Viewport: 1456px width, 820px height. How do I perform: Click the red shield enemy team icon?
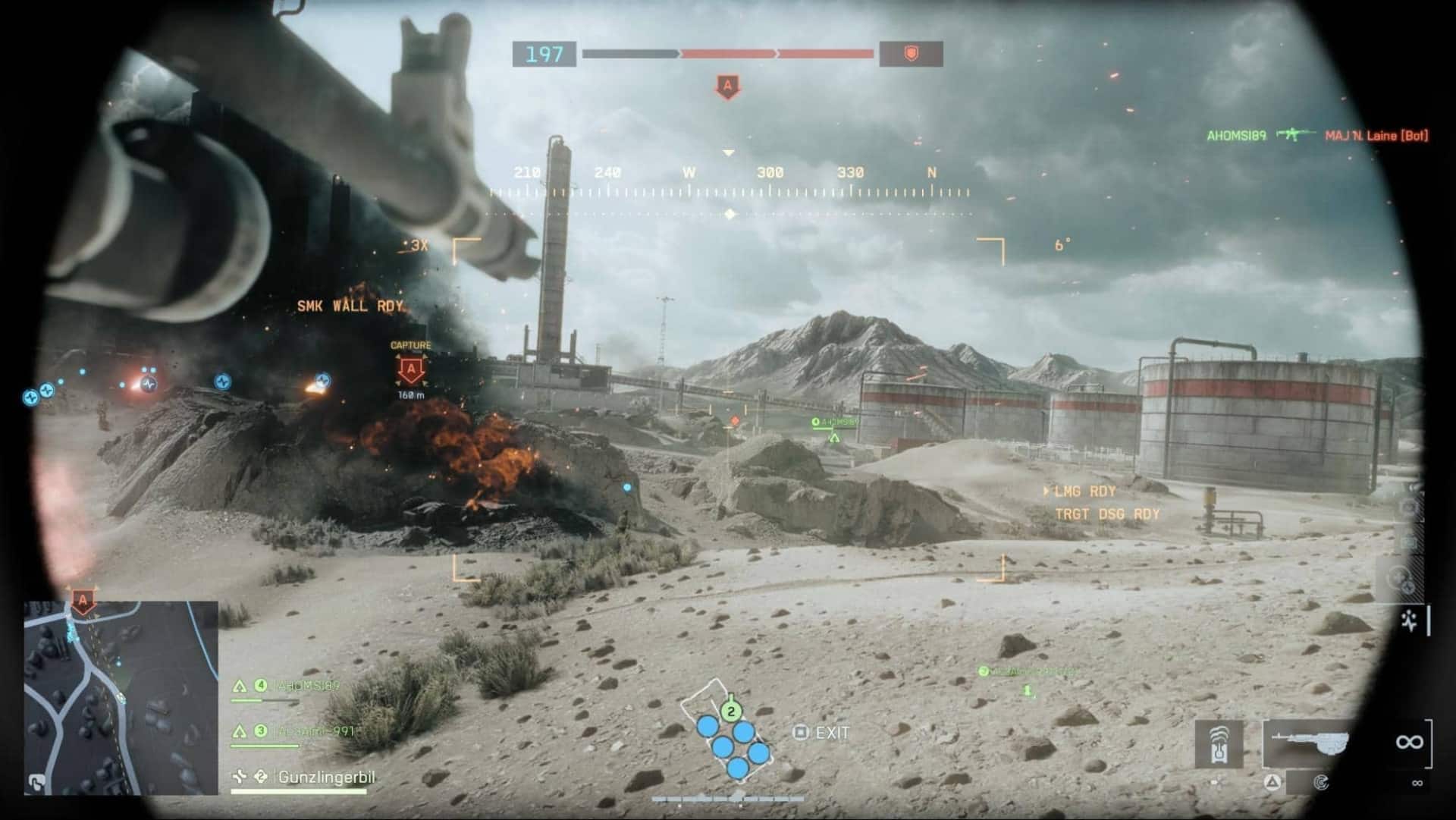point(911,54)
